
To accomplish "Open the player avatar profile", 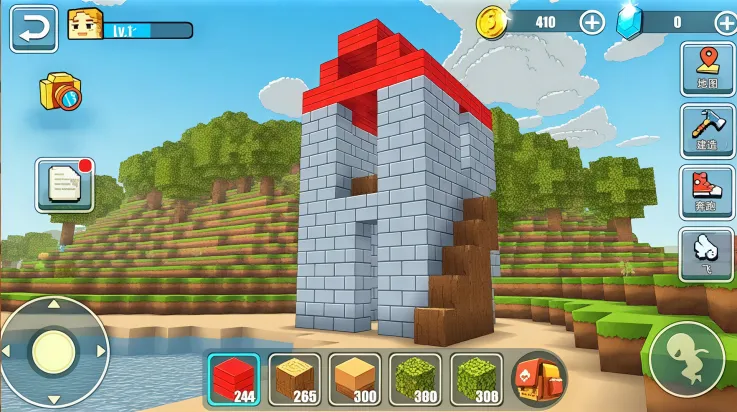I will click(x=86, y=25).
